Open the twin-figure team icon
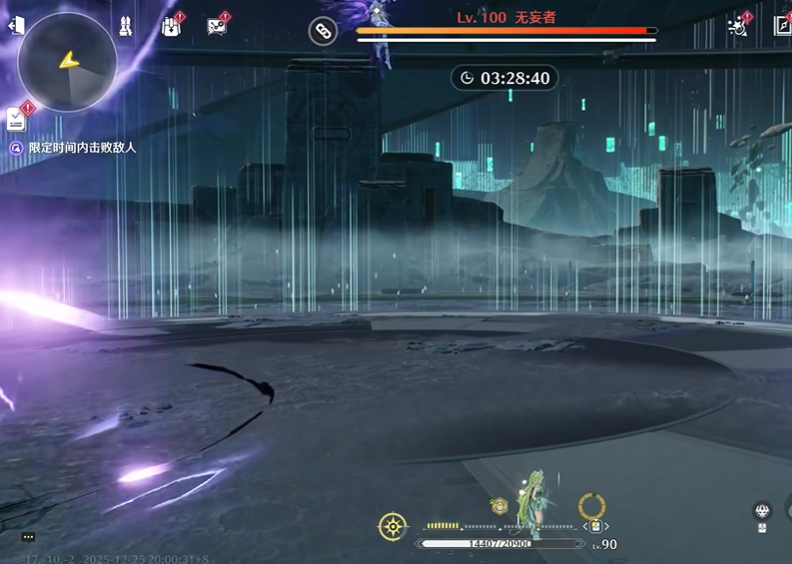792x564 pixels. pyautogui.click(x=126, y=27)
